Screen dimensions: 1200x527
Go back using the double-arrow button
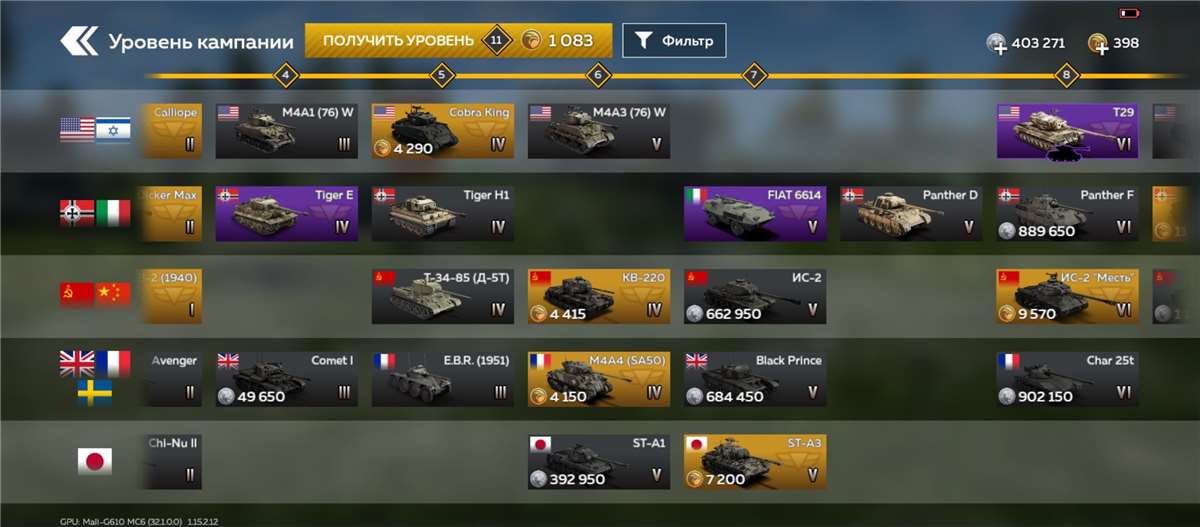pyautogui.click(x=78, y=42)
